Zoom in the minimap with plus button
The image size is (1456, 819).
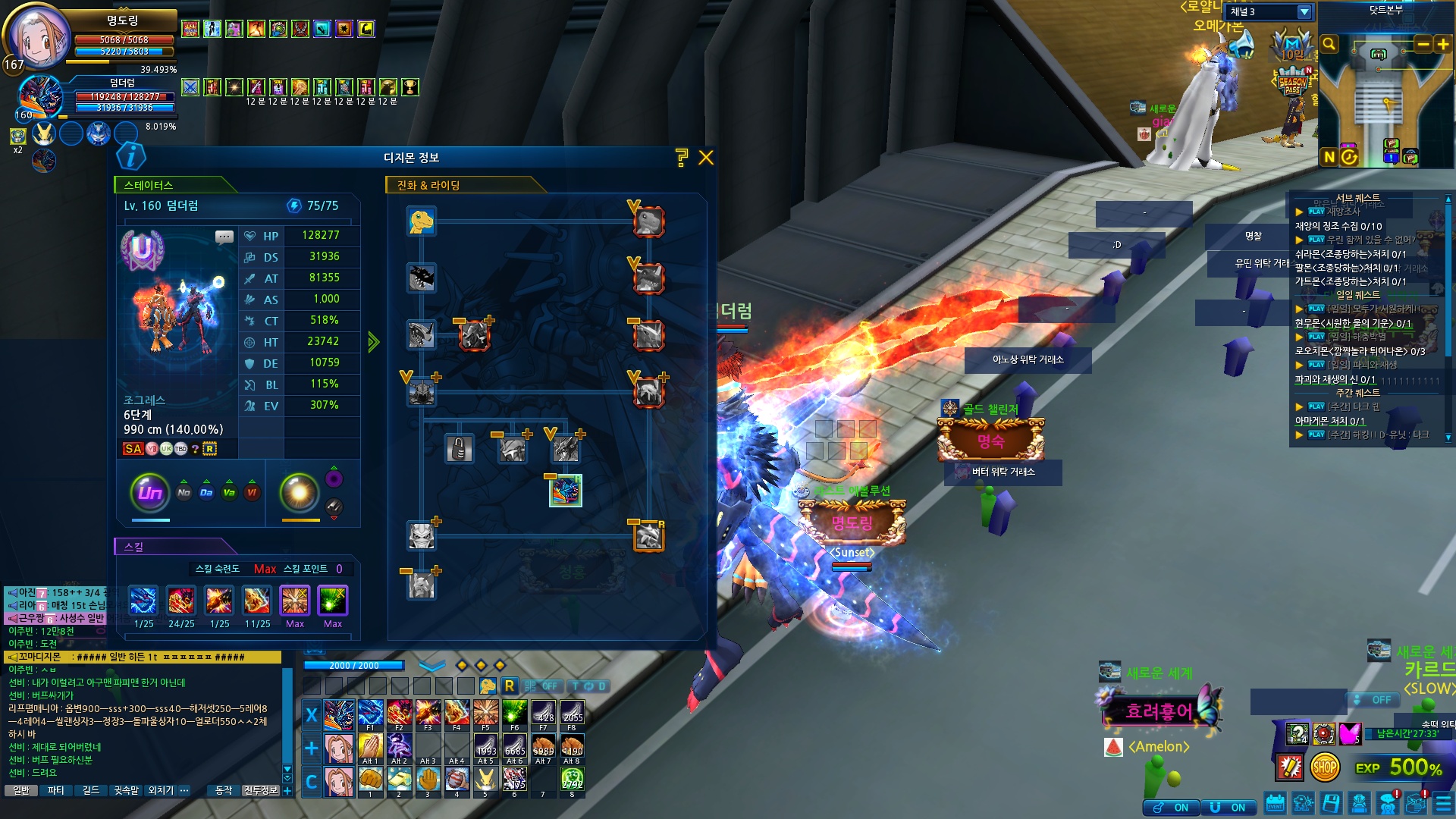1443,45
